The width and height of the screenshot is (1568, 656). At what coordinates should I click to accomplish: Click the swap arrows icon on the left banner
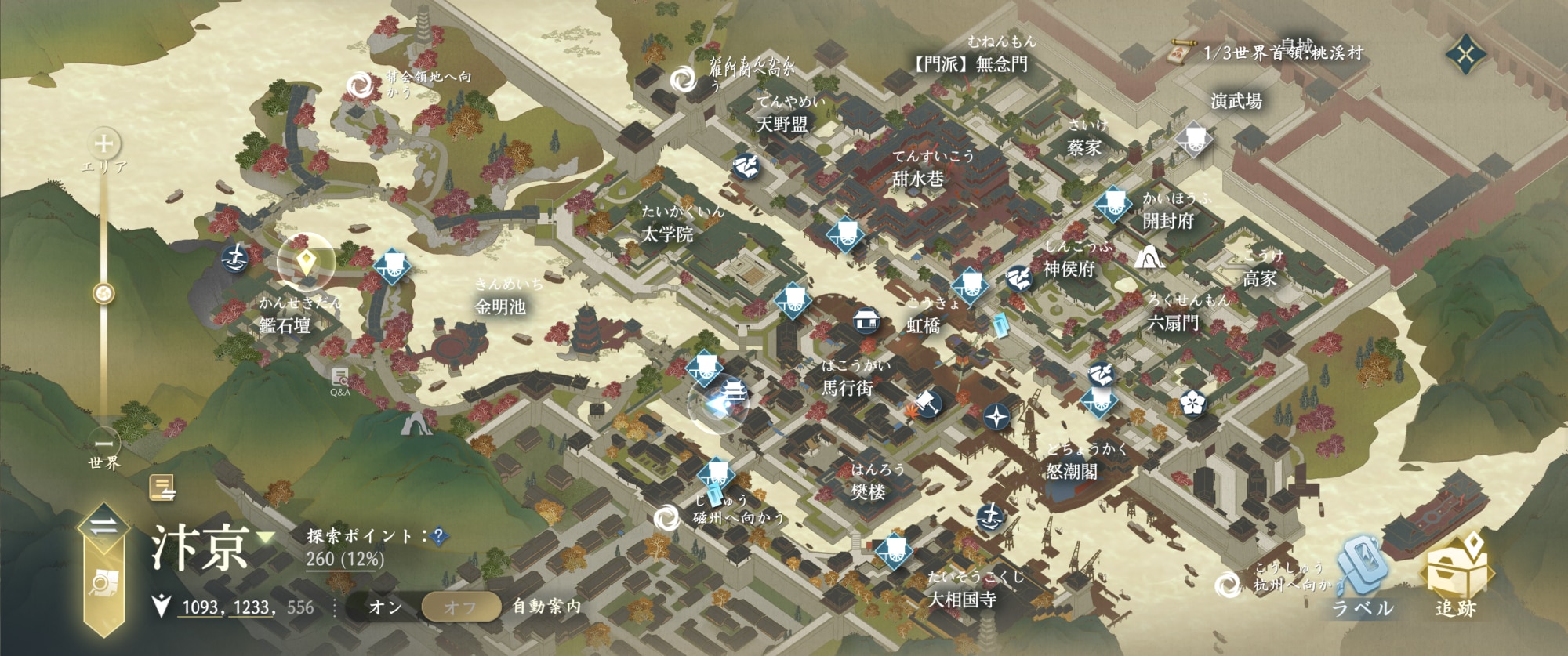[103, 527]
